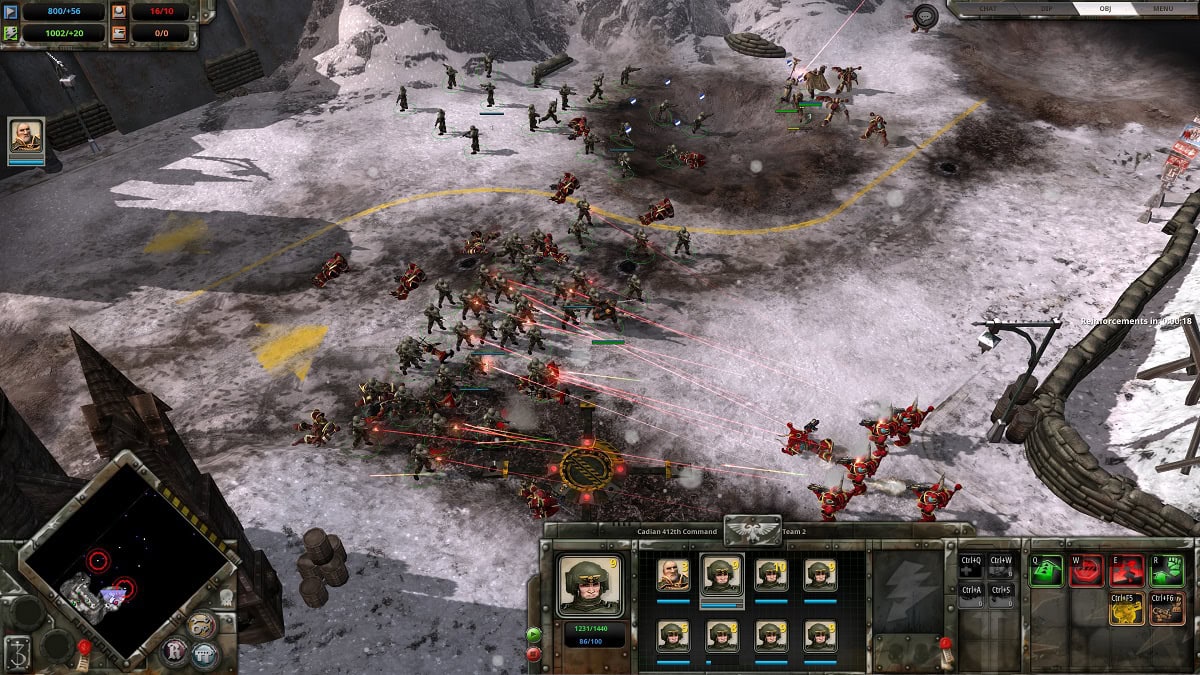
Task: Click the green arrow button under the unit portrait
Action: 533,634
